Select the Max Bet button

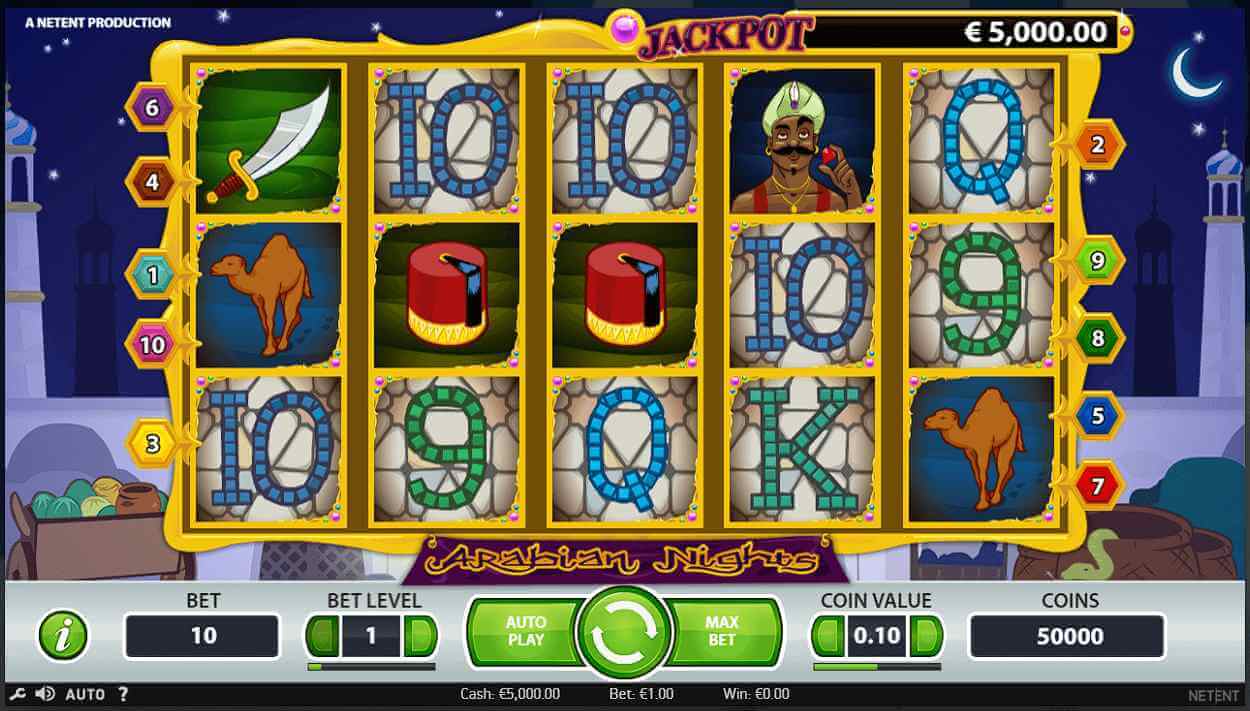[x=722, y=631]
